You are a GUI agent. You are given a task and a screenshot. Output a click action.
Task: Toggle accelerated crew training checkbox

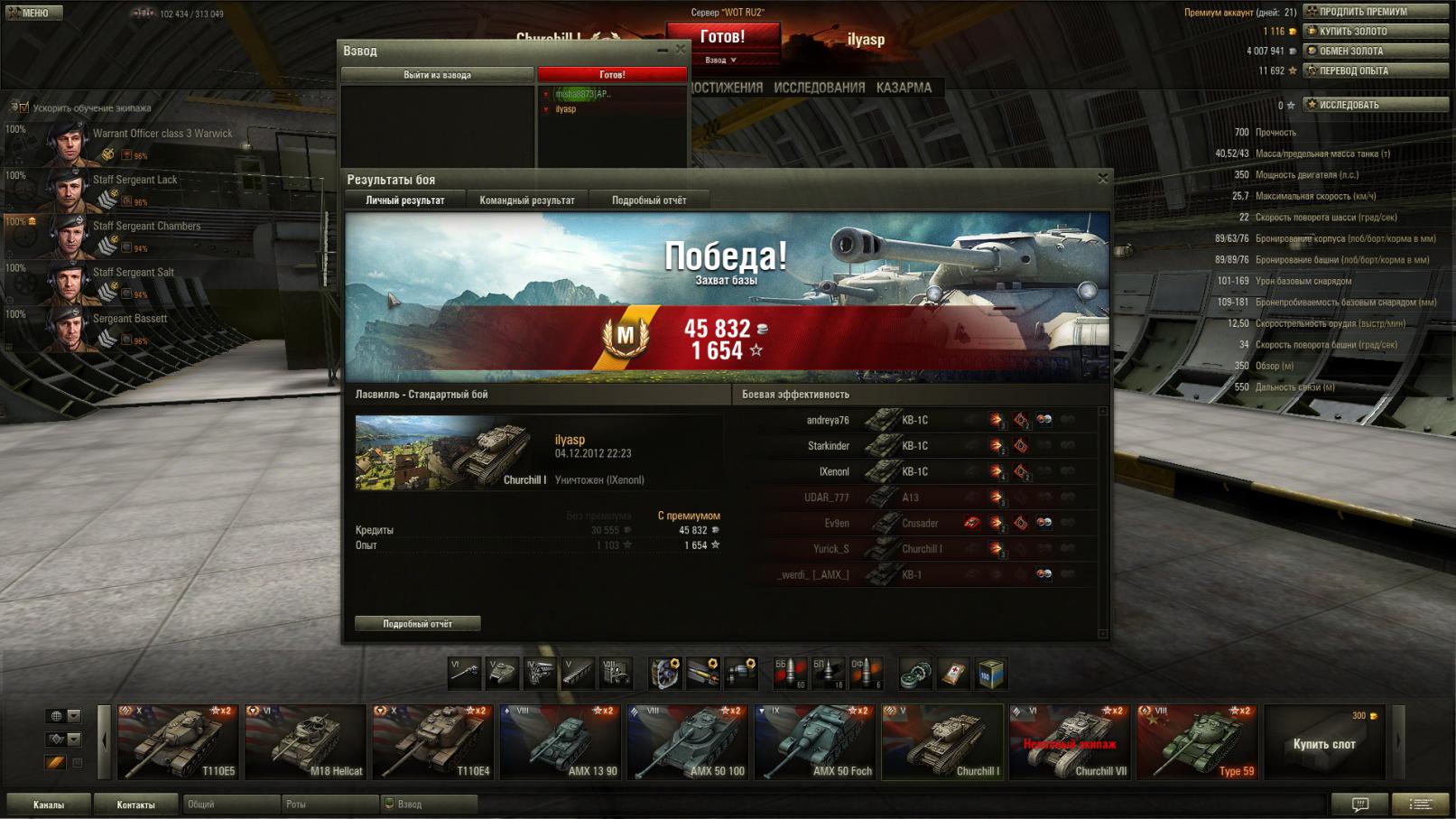tap(23, 107)
